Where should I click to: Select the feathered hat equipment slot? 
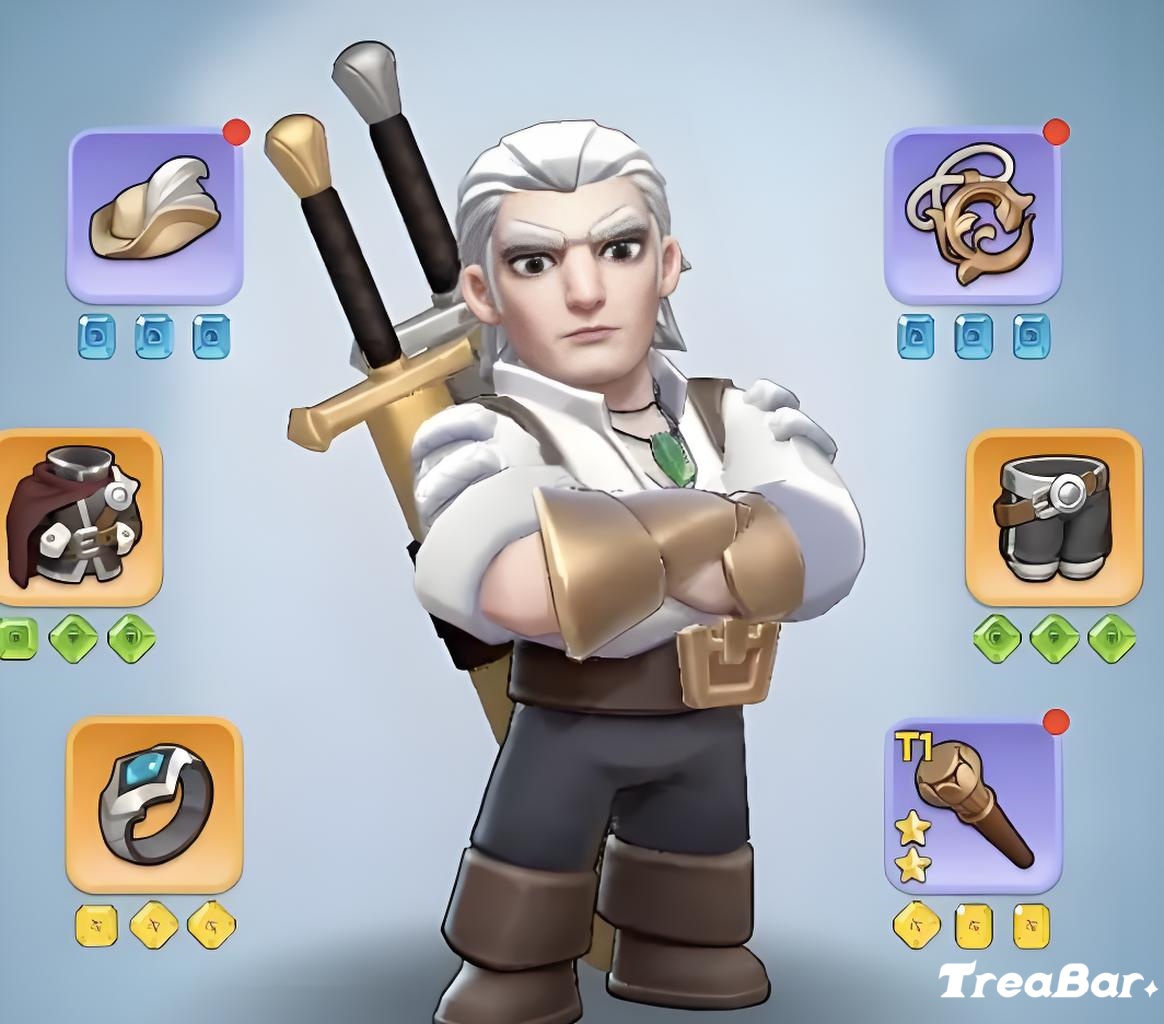(155, 215)
